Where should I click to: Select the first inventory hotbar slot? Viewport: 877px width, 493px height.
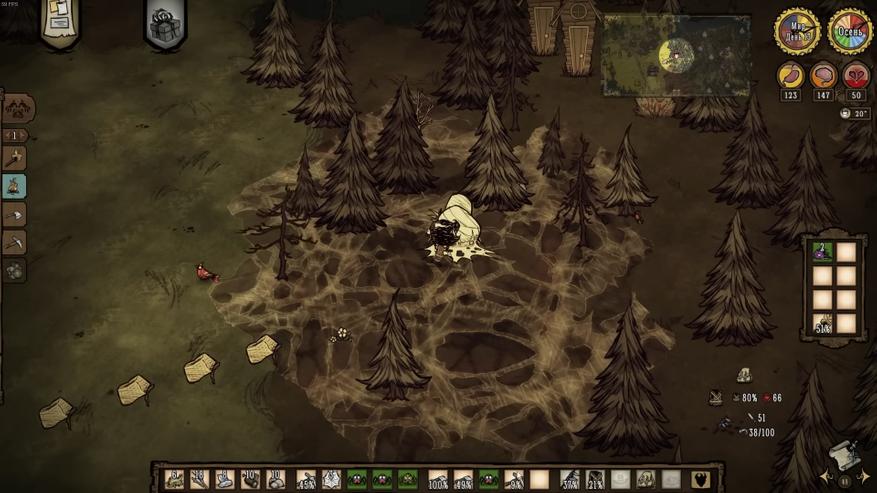(x=174, y=479)
